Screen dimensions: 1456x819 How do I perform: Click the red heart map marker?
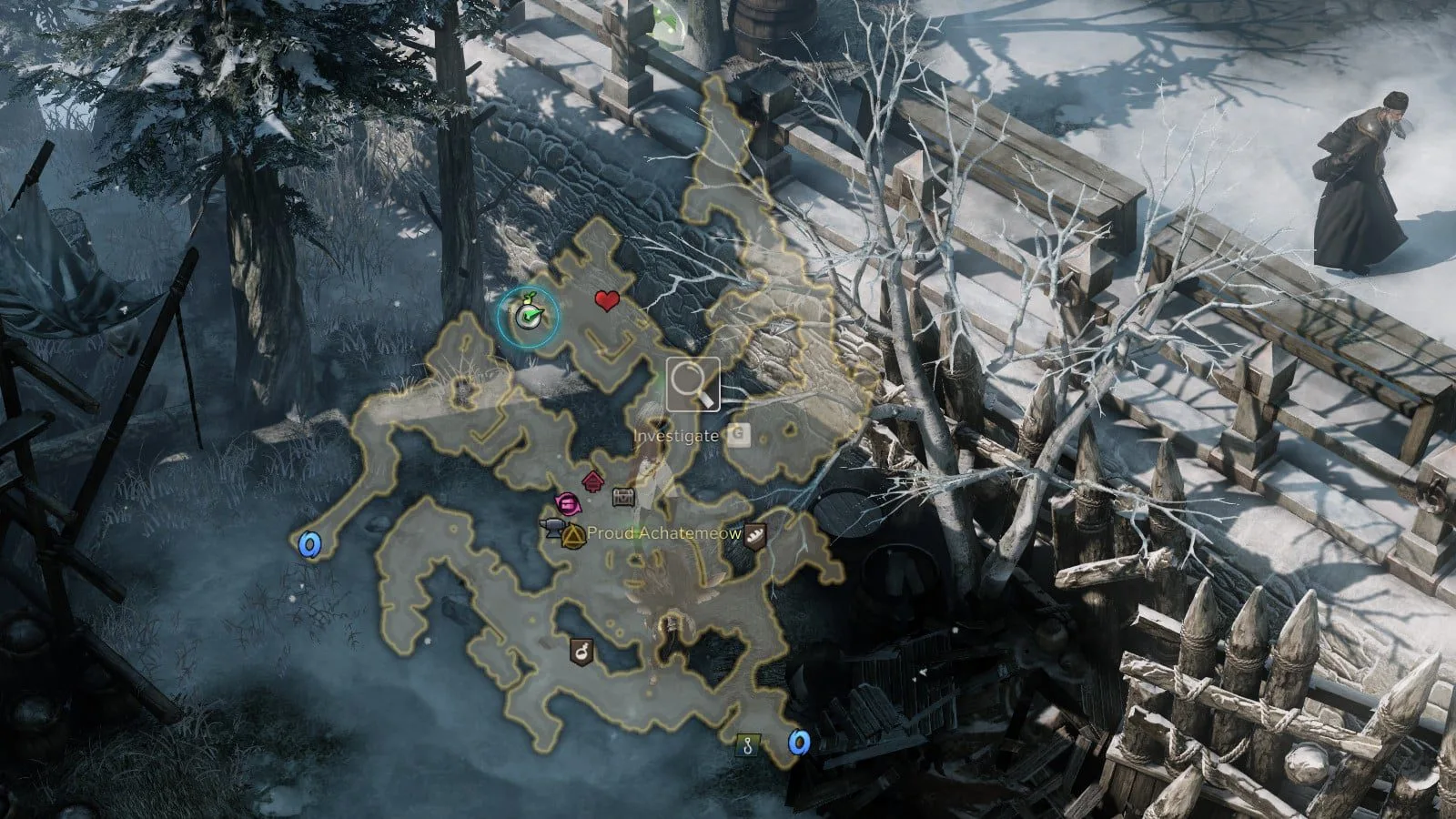click(x=607, y=300)
